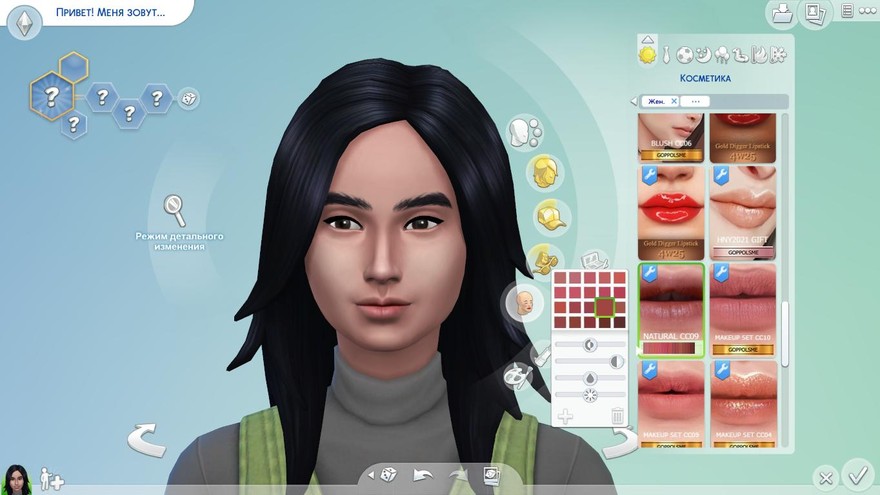Choose the Blush CC06 thumbnail

(x=672, y=132)
